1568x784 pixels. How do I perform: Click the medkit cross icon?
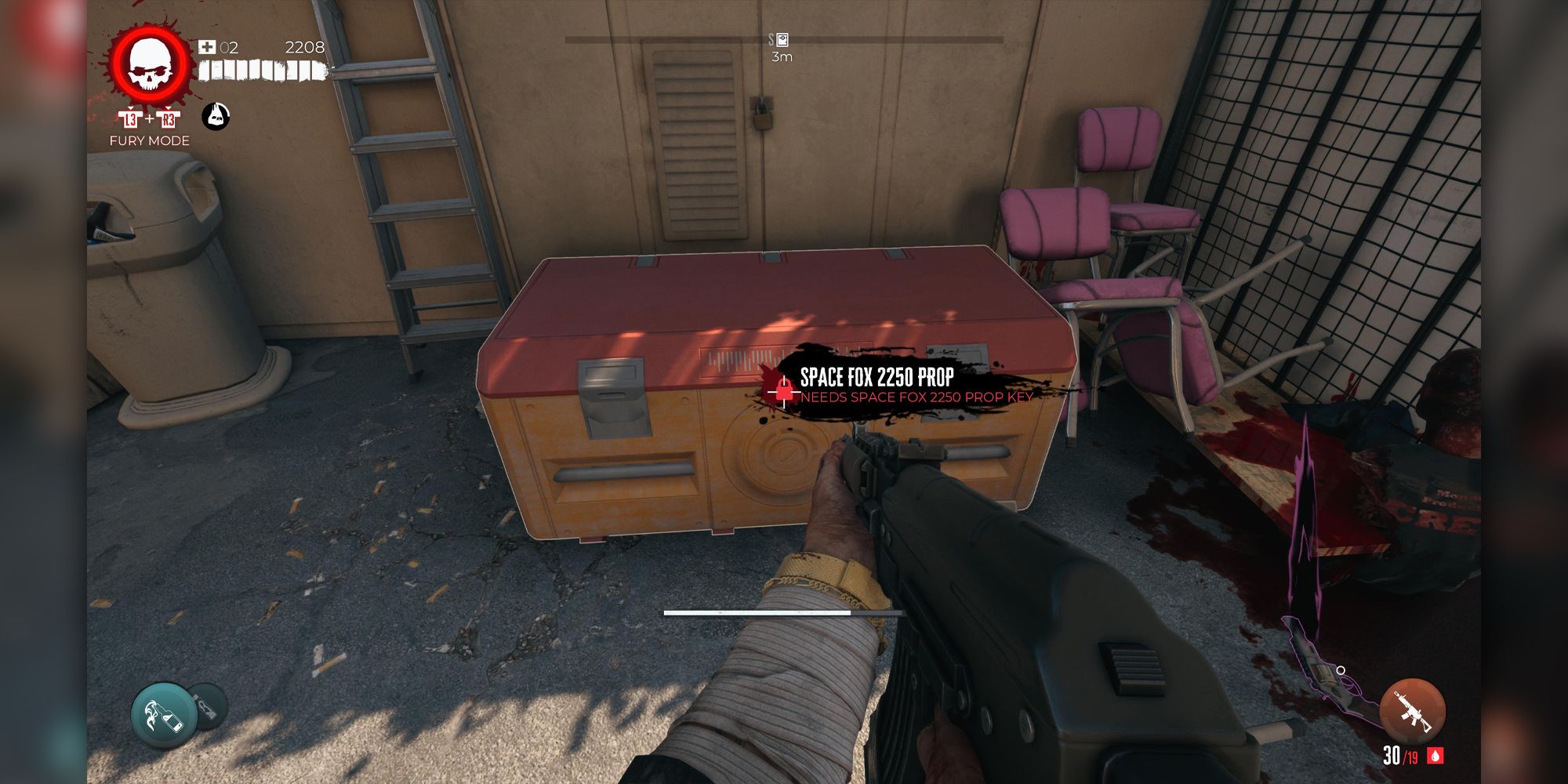(205, 47)
